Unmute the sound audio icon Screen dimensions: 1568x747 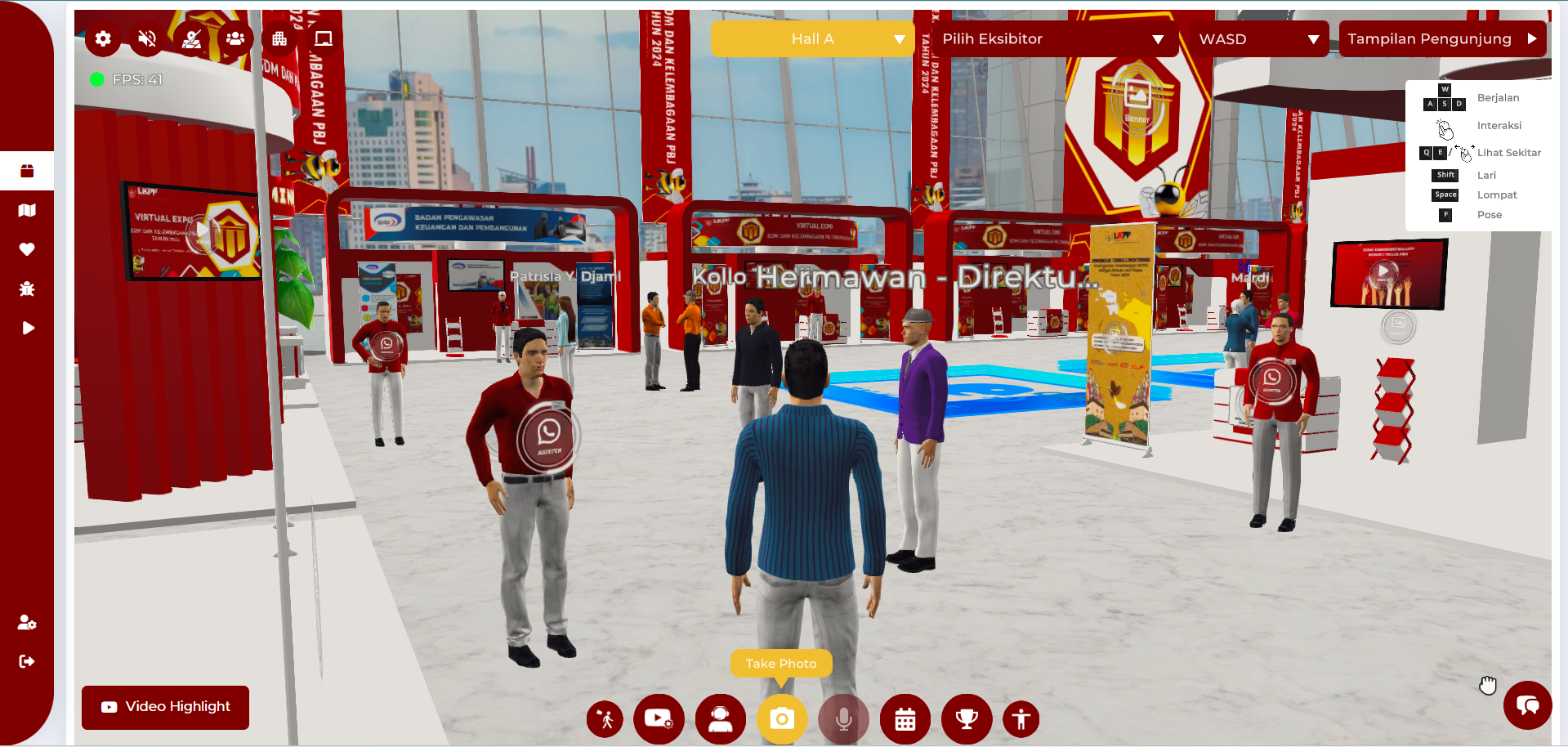coord(146,38)
